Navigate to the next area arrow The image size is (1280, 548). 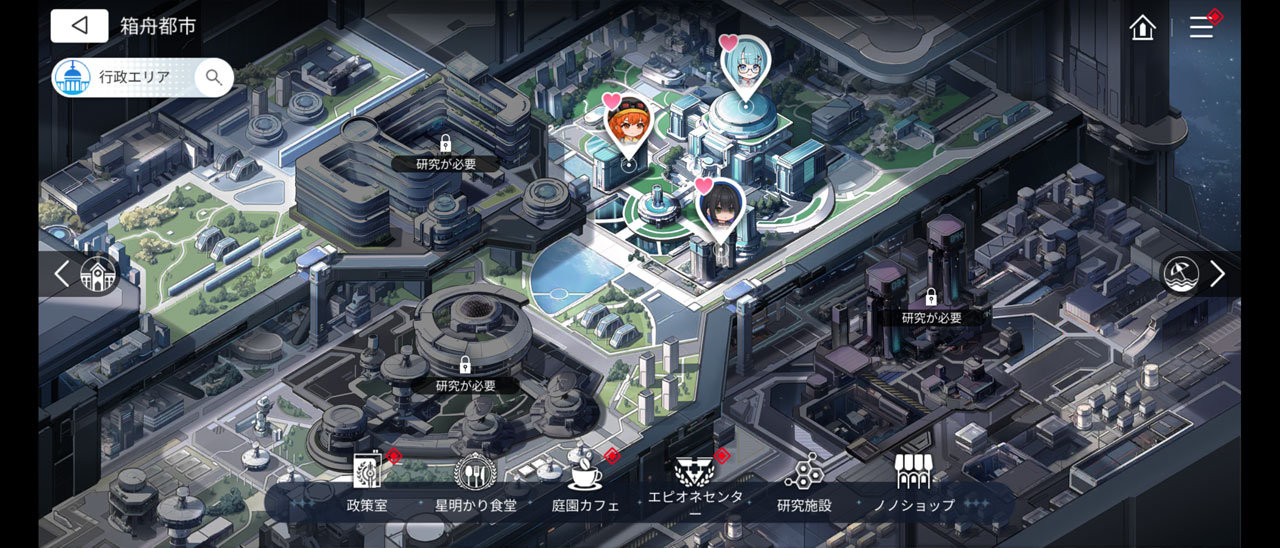point(1217,274)
